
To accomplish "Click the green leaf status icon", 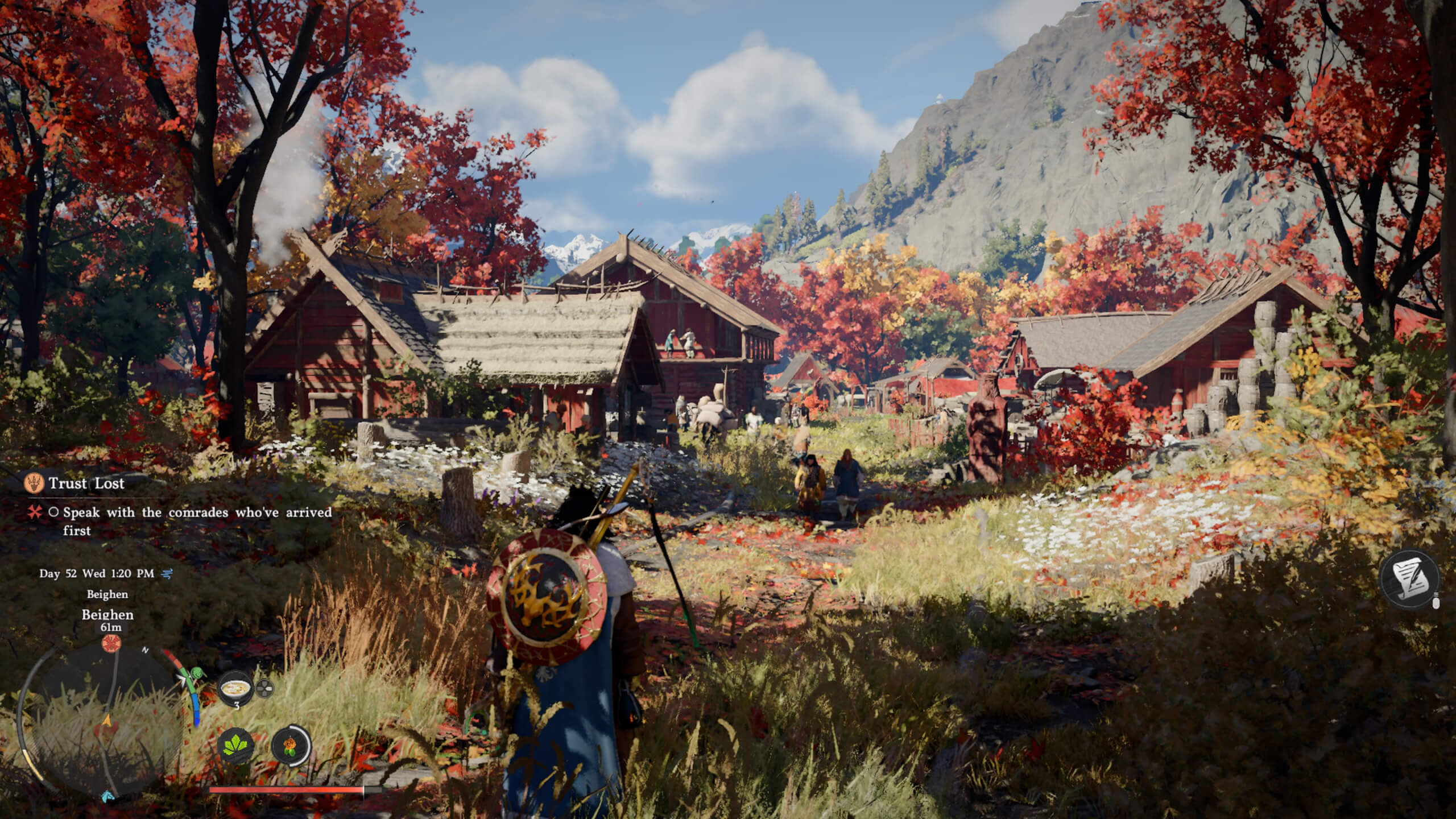I will click(236, 746).
